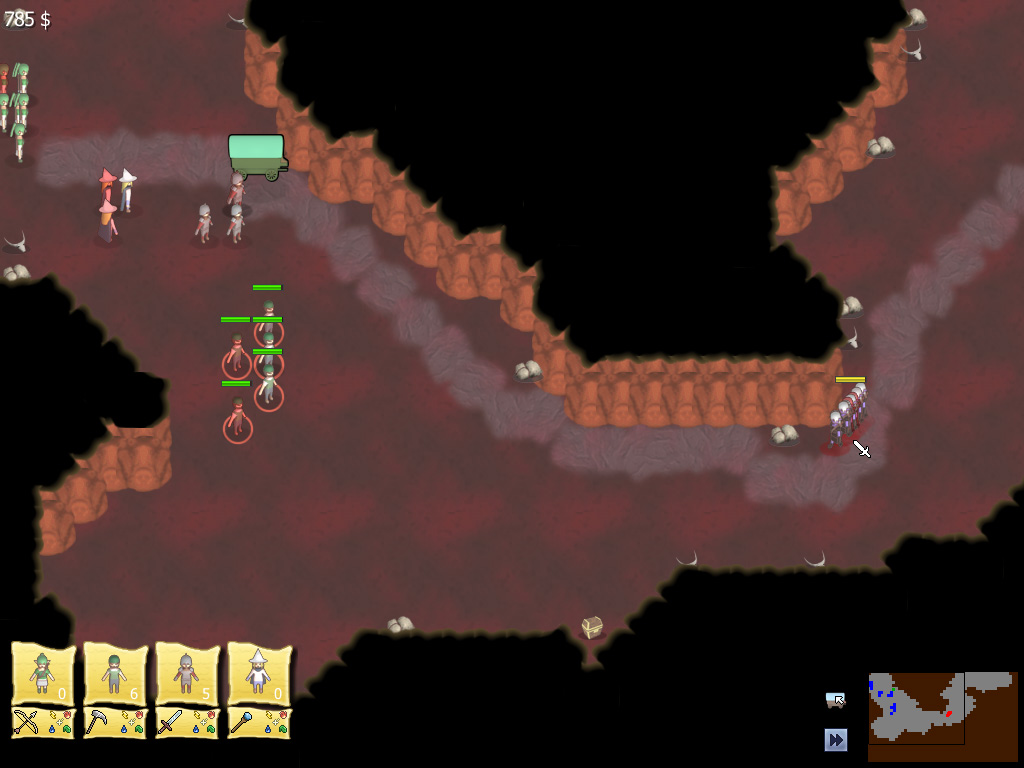Viewport: 1024px width, 768px height.
Task: Toggle the fast-forward speed button
Action: point(835,740)
